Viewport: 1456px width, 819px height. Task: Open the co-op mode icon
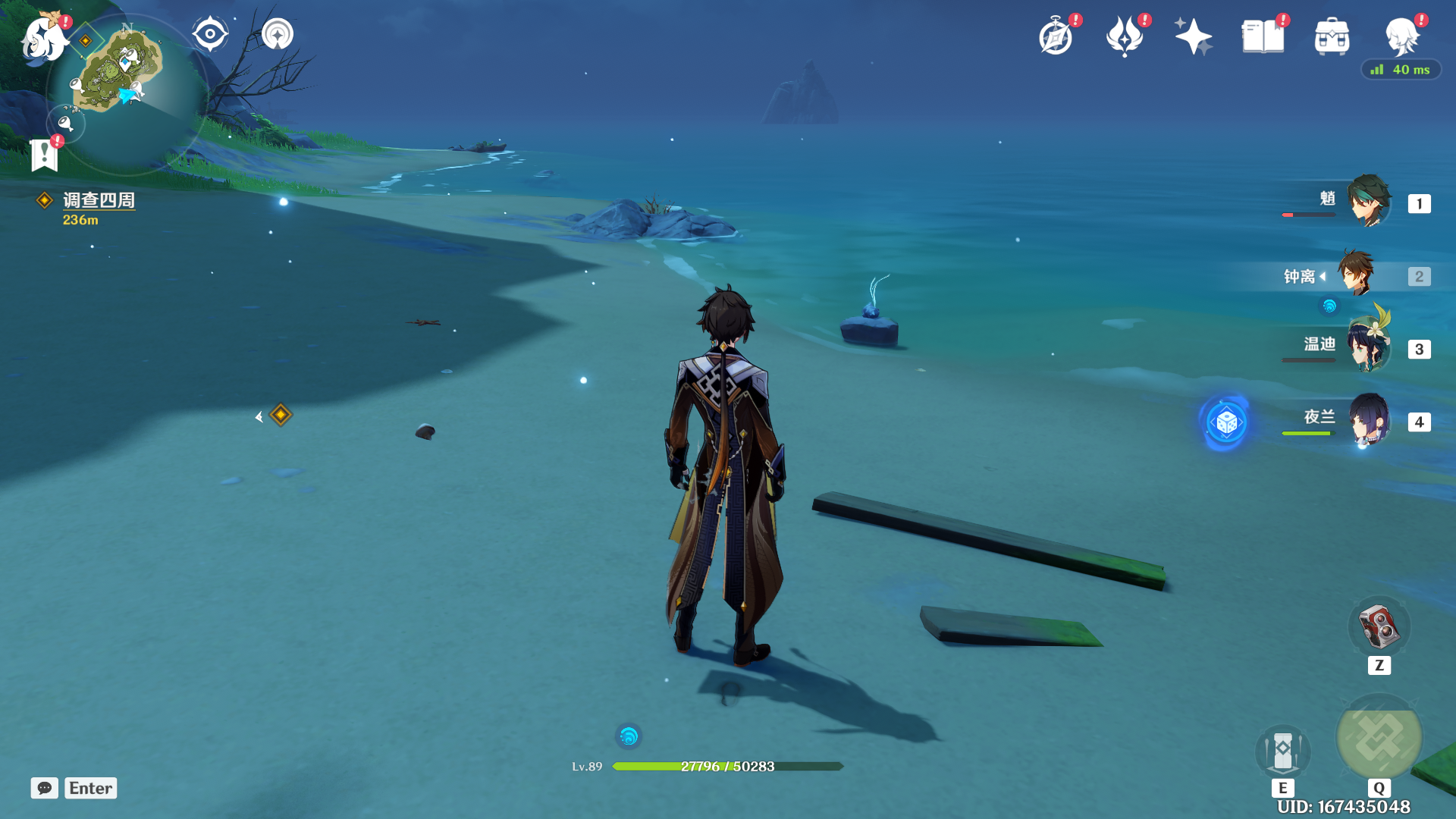(278, 35)
